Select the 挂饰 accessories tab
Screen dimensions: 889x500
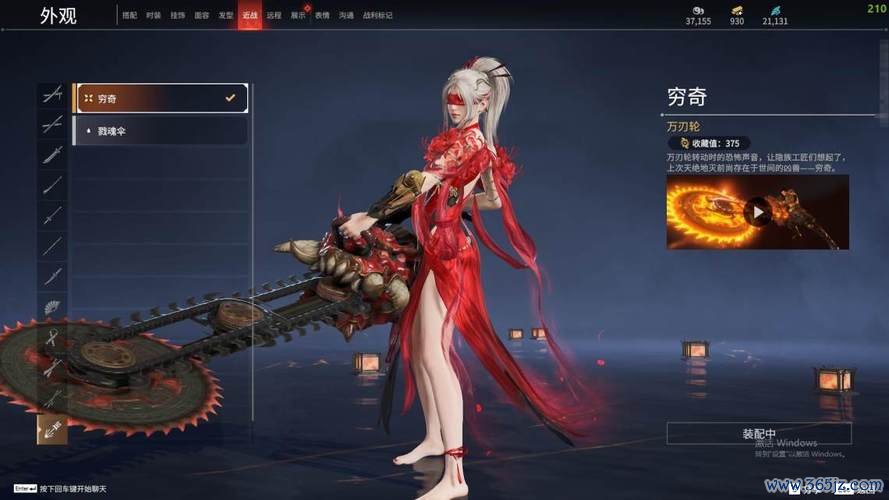coord(178,16)
